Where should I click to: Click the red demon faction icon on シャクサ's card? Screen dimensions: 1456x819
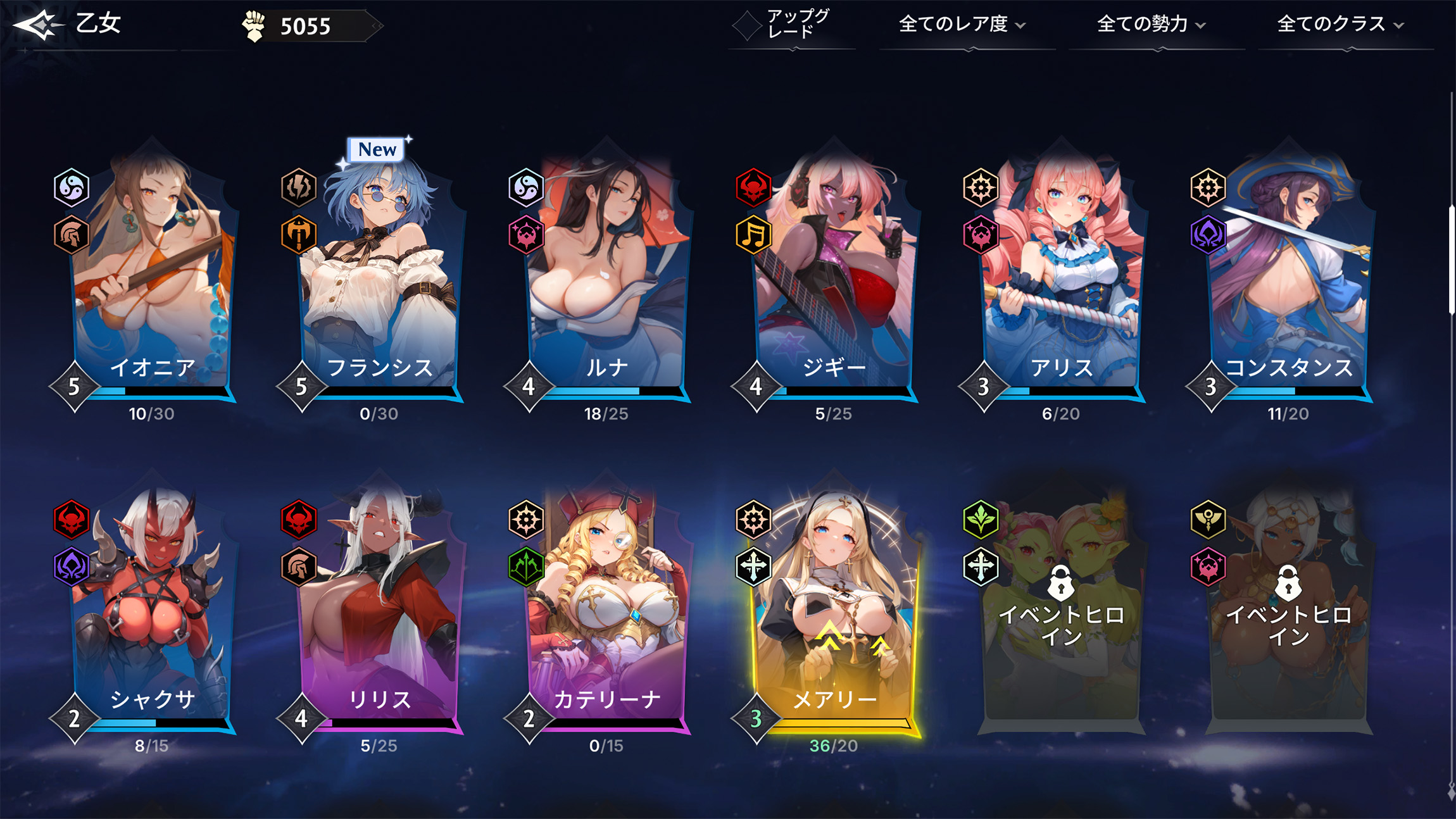pos(72,519)
